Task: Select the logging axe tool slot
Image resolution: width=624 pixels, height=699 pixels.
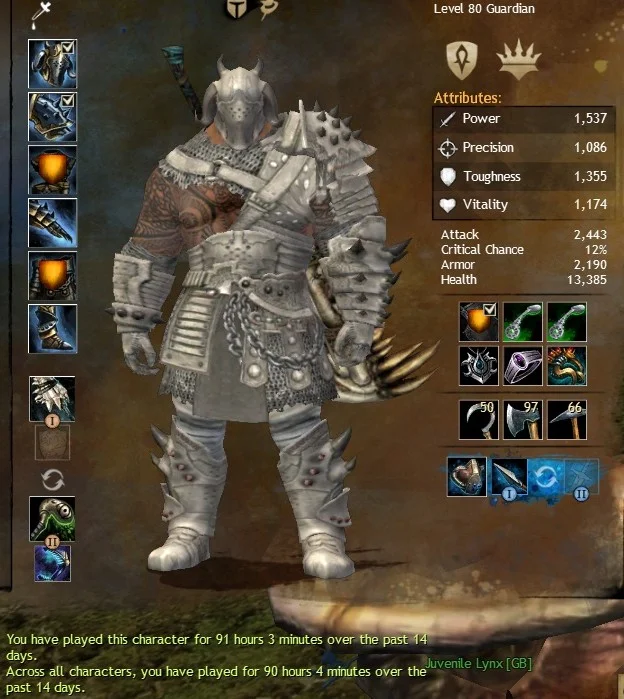Action: click(524, 419)
